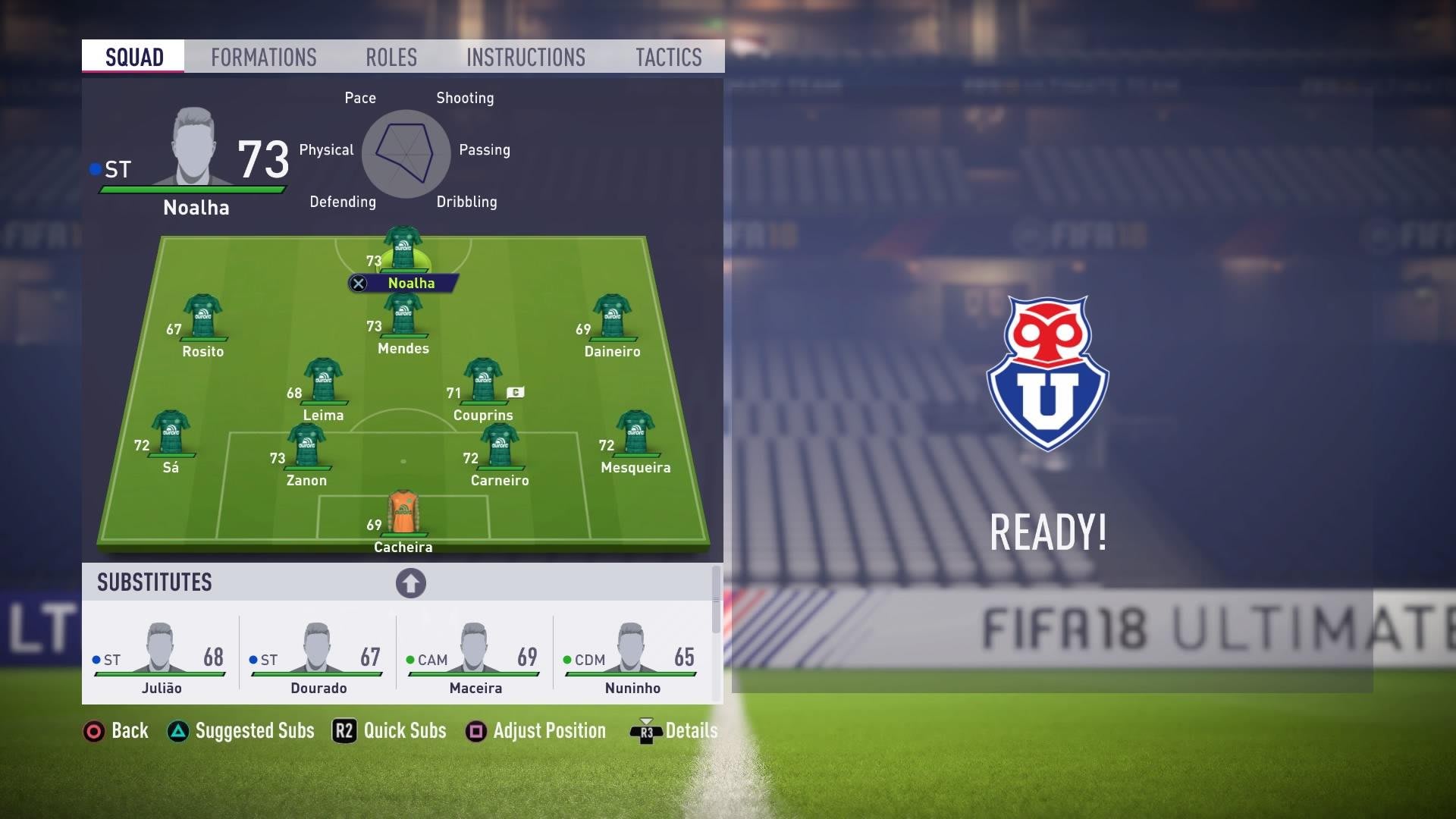
Task: Open the Squad tab
Action: pos(134,58)
